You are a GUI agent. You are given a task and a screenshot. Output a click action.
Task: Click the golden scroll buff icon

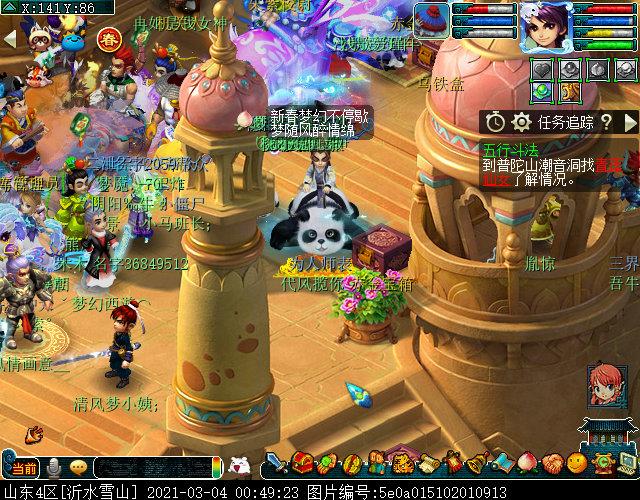coord(569,92)
